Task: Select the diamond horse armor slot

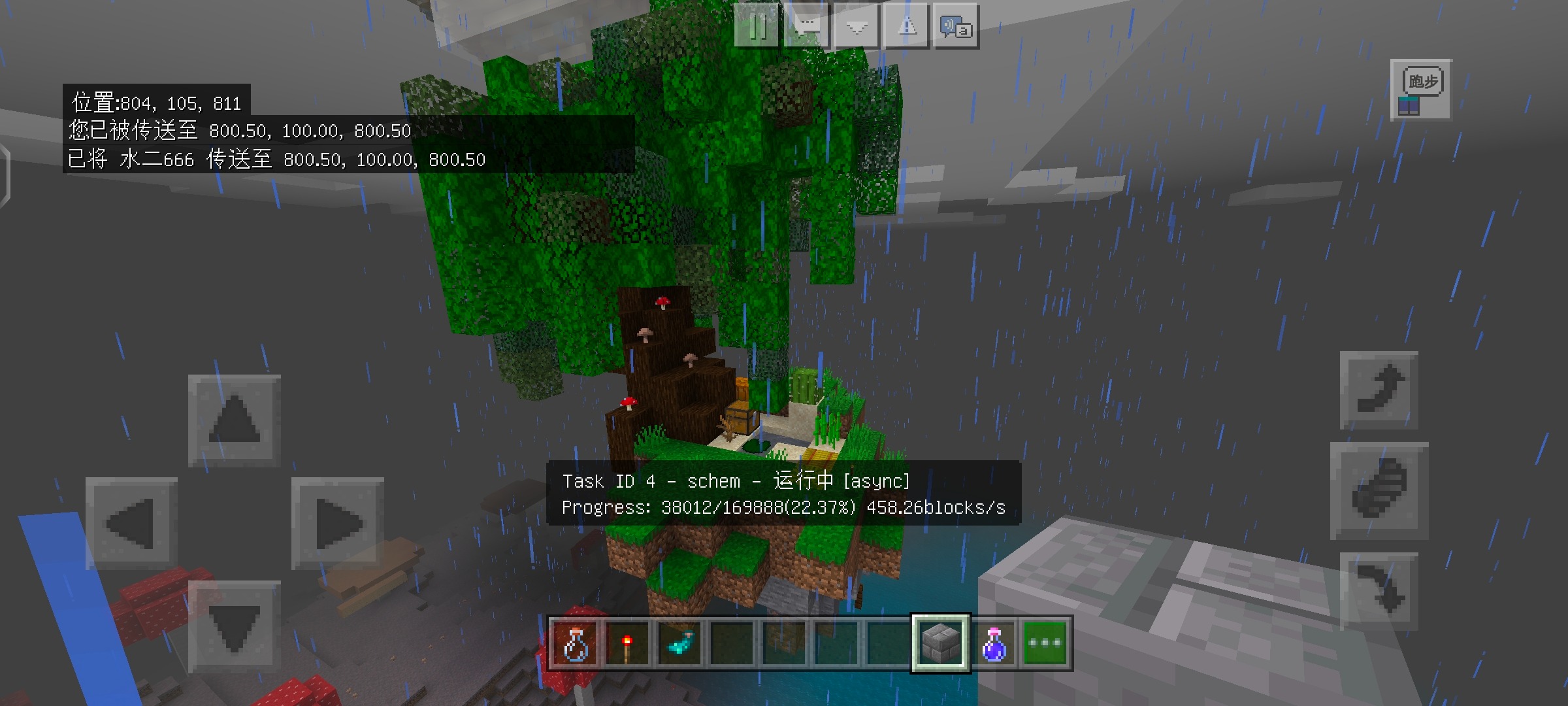Action: [679, 643]
